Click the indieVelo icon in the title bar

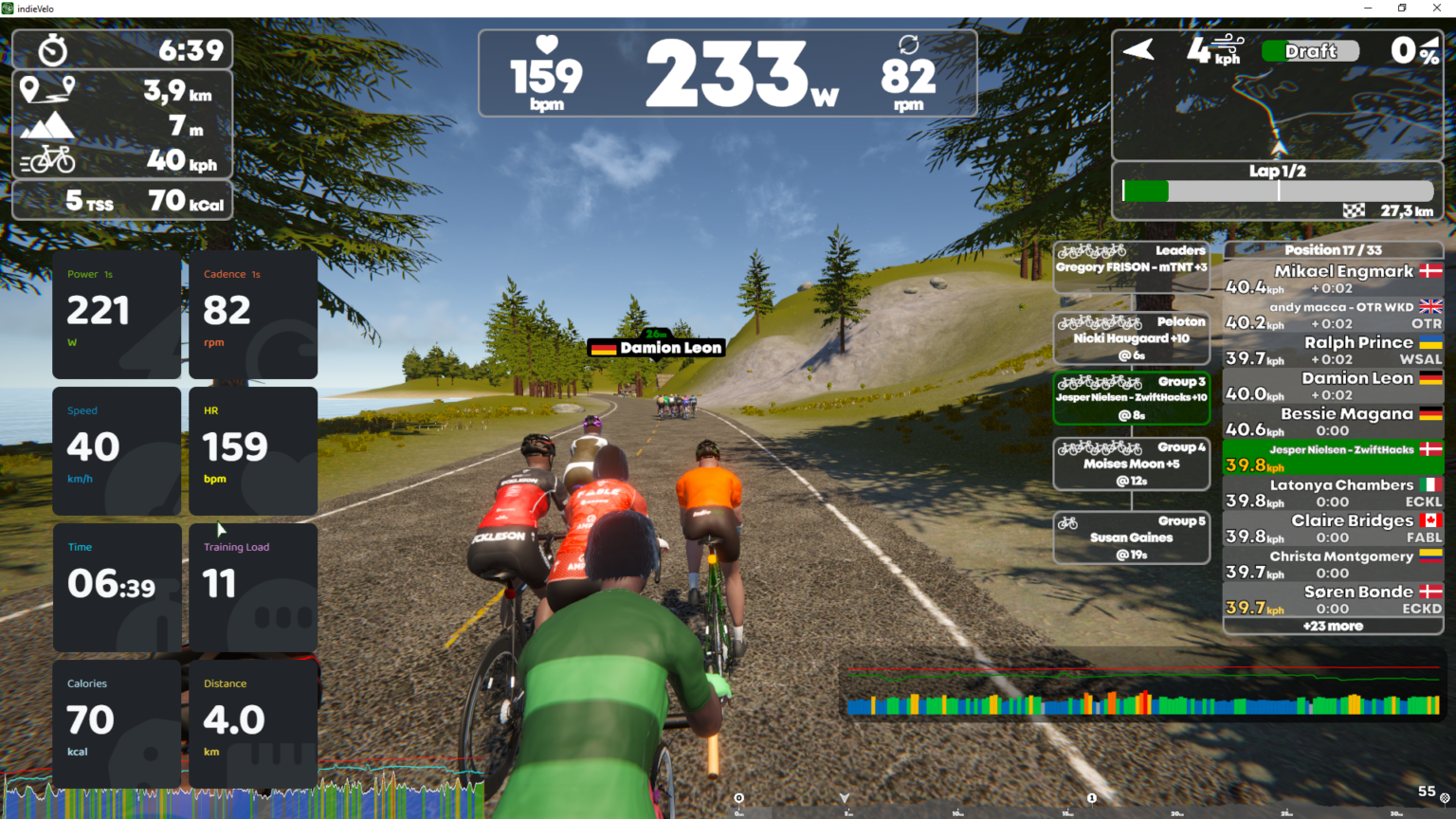coord(9,8)
